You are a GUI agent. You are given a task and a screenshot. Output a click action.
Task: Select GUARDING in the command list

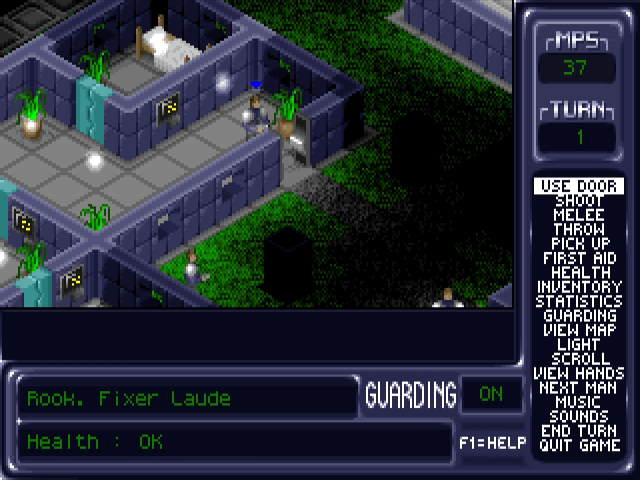579,316
